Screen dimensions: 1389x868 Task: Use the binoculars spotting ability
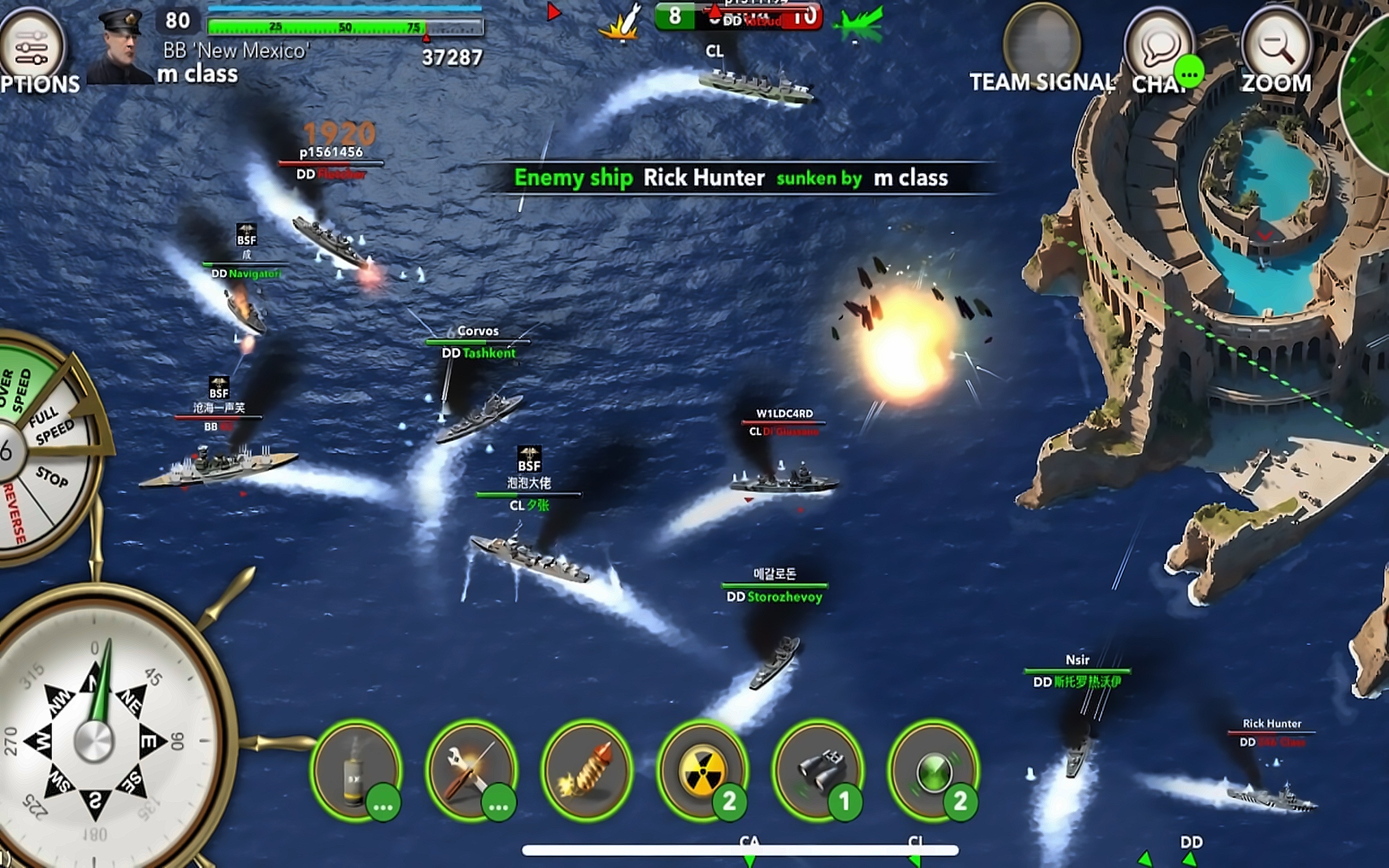tap(818, 770)
